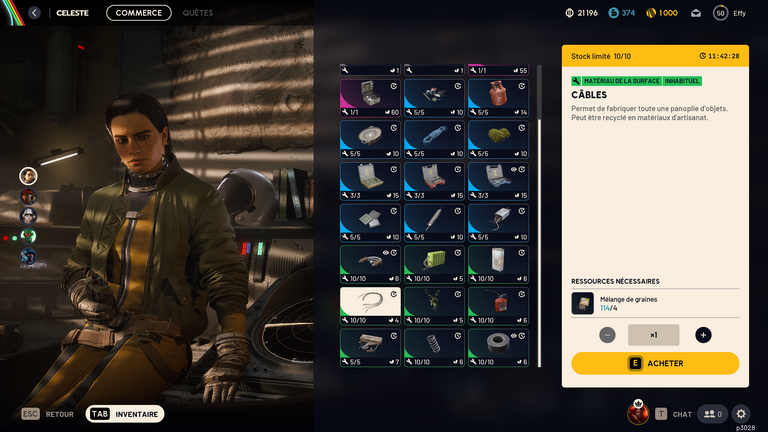Go back using the arrow beside Celeste
The image size is (768, 432).
point(34,13)
